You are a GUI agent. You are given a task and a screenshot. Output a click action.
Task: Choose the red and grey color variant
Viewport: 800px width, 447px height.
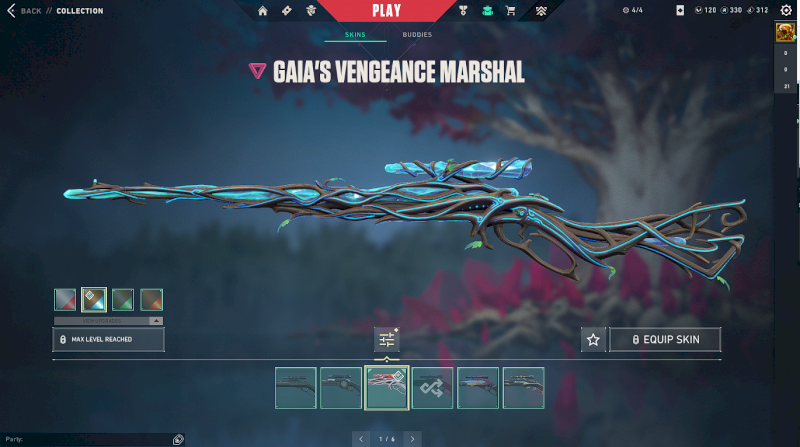tap(65, 299)
